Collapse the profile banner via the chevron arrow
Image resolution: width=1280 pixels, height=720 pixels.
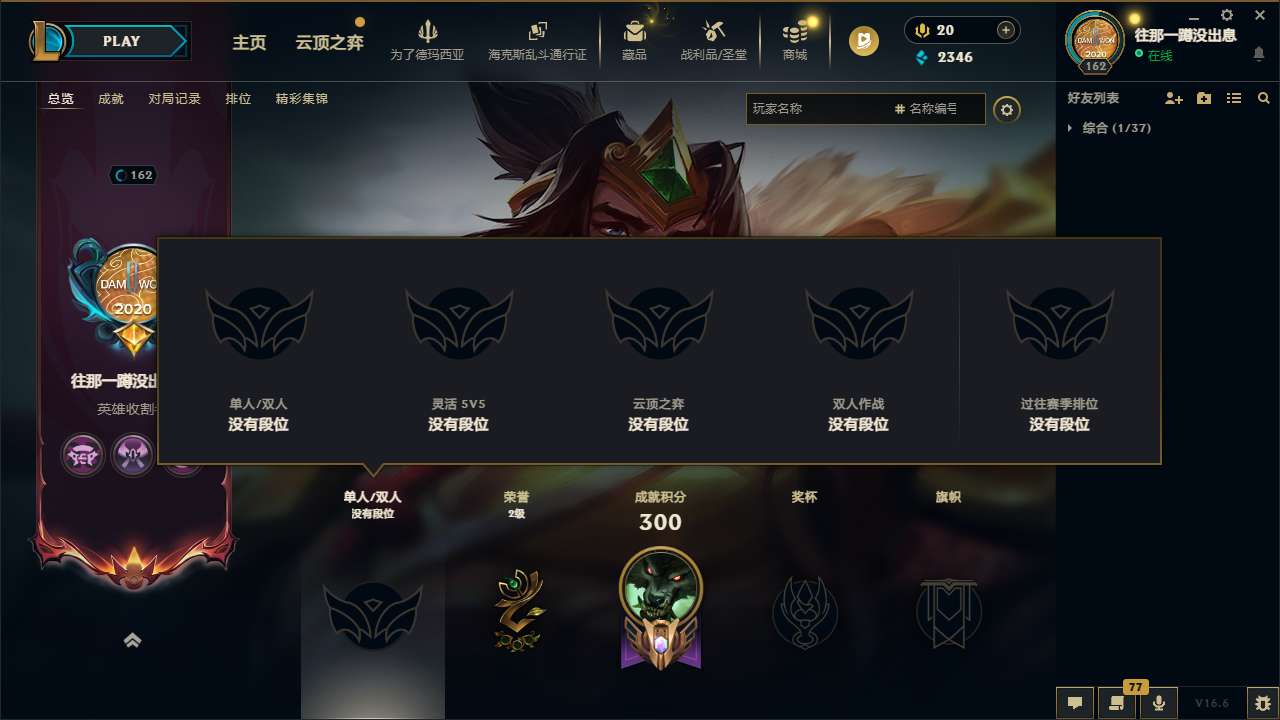tap(133, 640)
